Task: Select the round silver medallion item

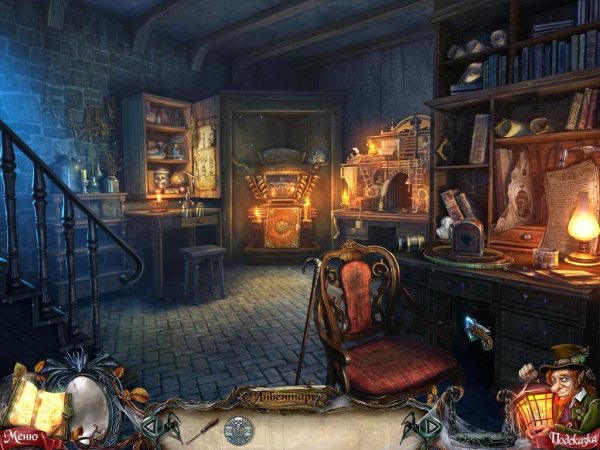Action: (239, 429)
